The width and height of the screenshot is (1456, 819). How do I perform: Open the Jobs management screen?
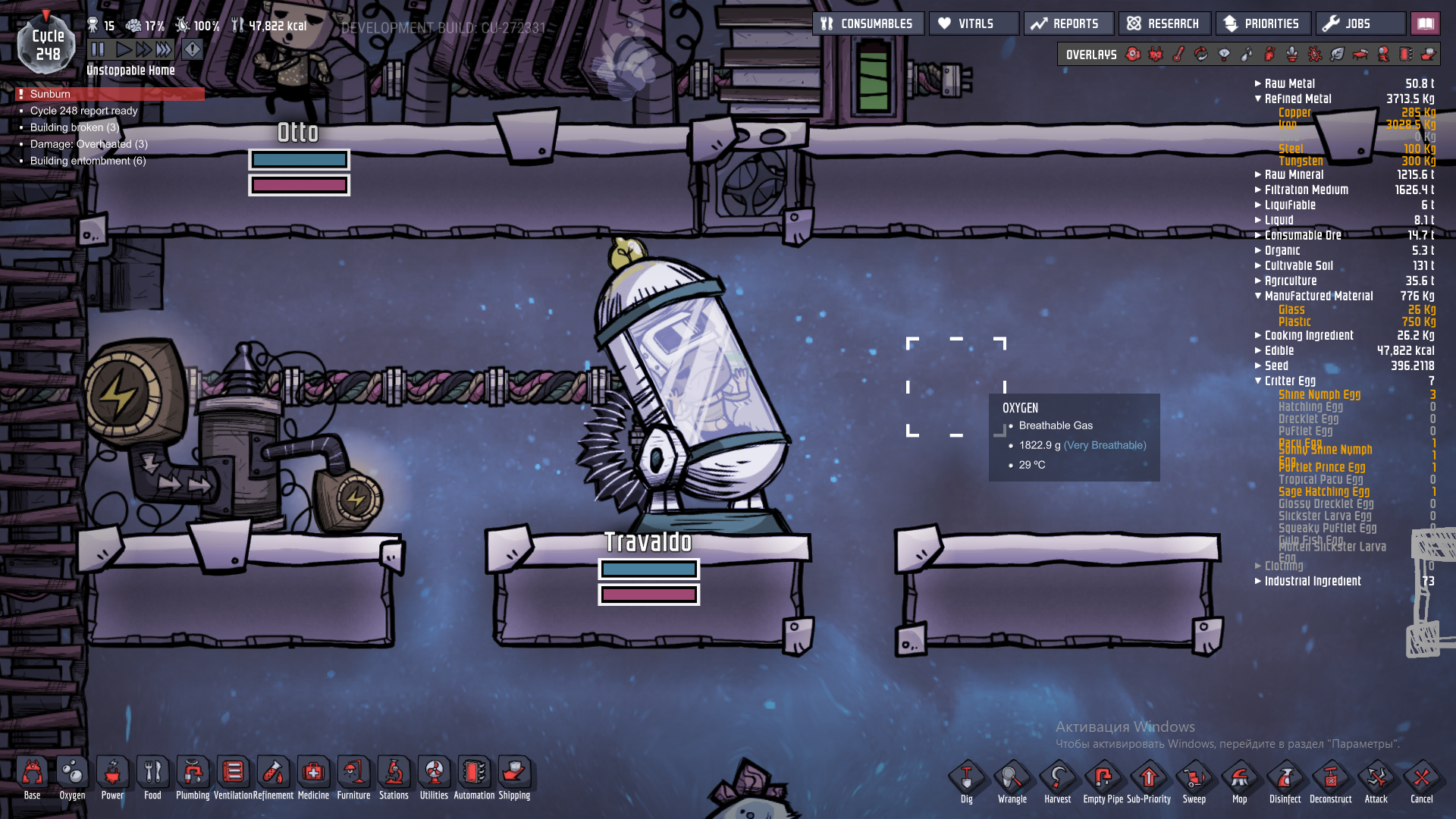pyautogui.click(x=1360, y=24)
